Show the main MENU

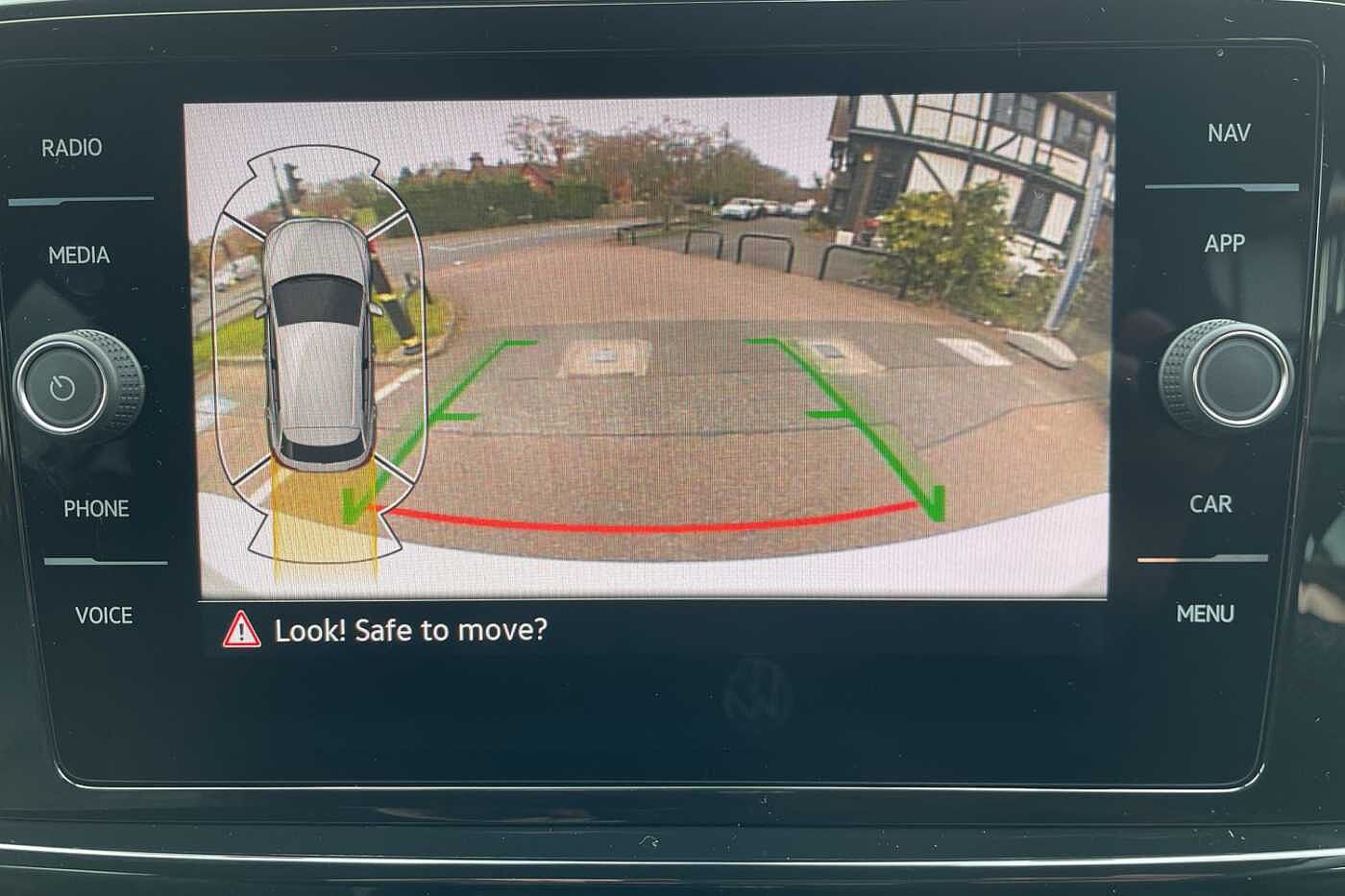coord(1205,614)
